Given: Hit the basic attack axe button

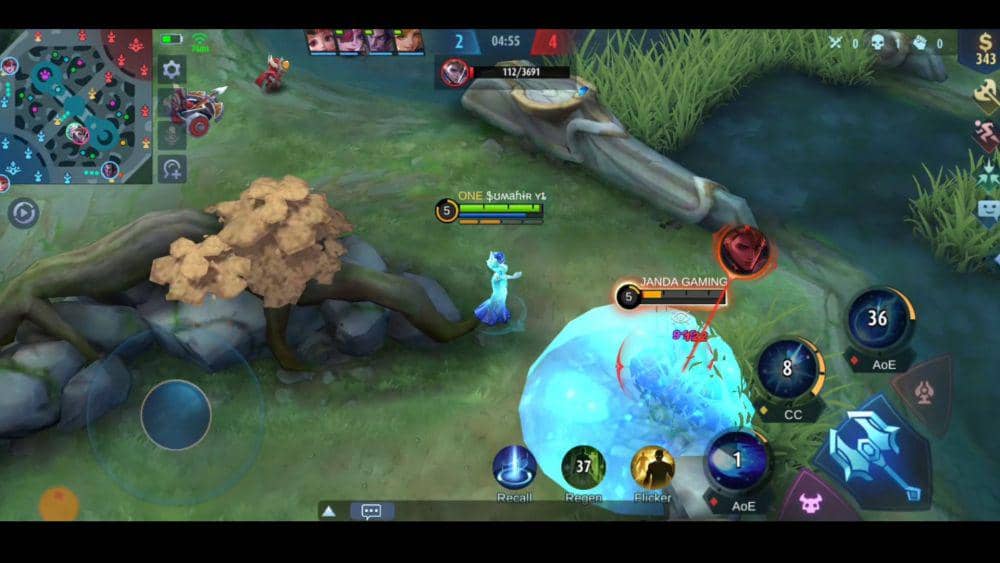Looking at the screenshot, I should click(873, 451).
